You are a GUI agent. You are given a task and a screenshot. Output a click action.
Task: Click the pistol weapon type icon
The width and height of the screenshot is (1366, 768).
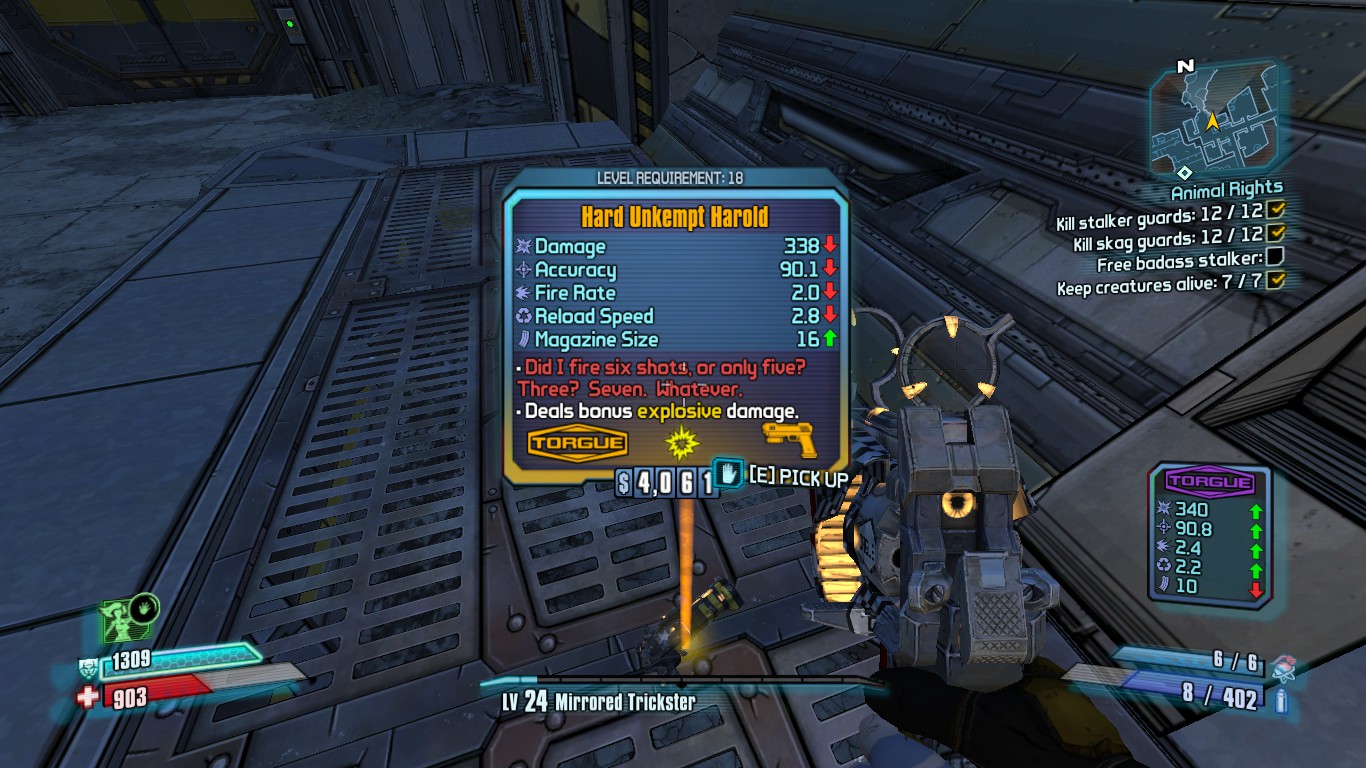click(x=790, y=440)
